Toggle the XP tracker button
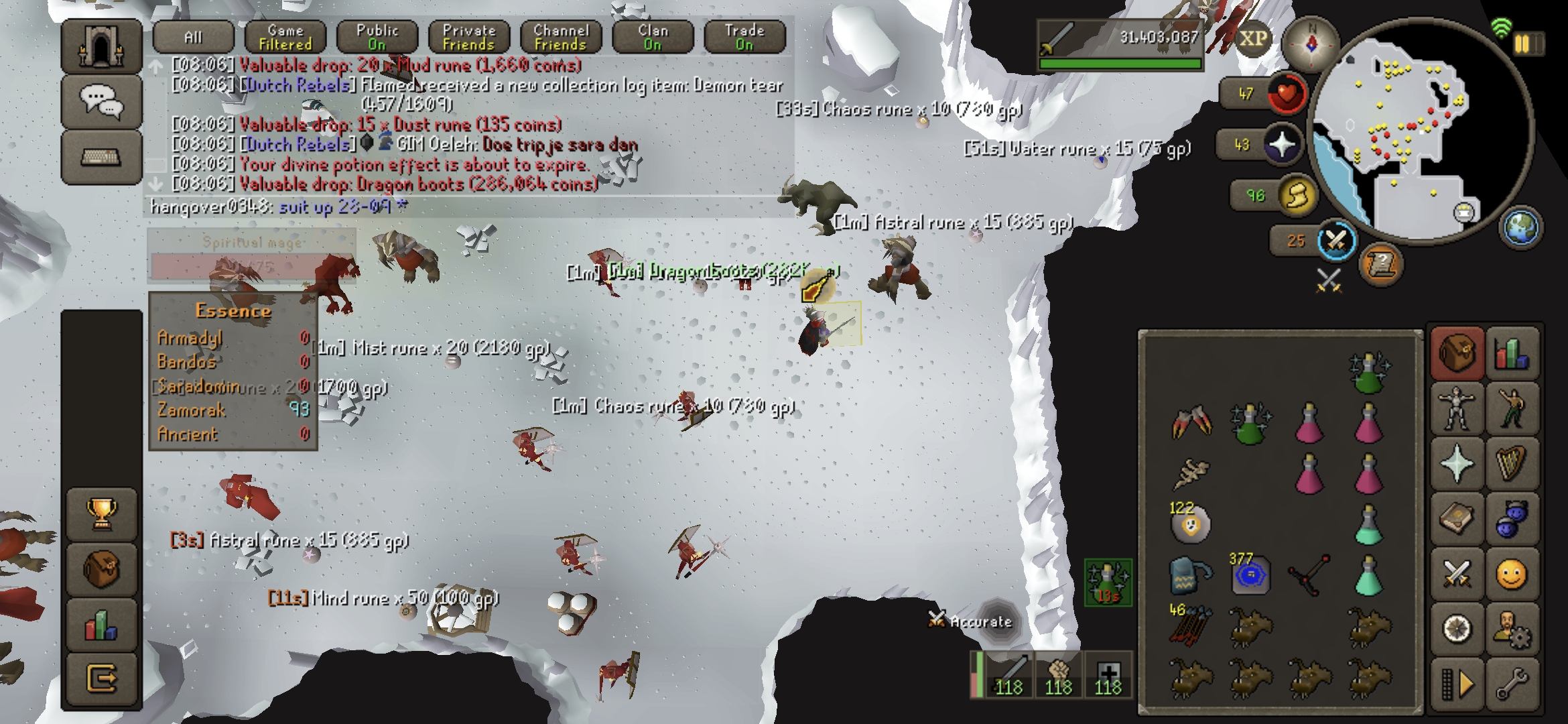 click(1252, 39)
